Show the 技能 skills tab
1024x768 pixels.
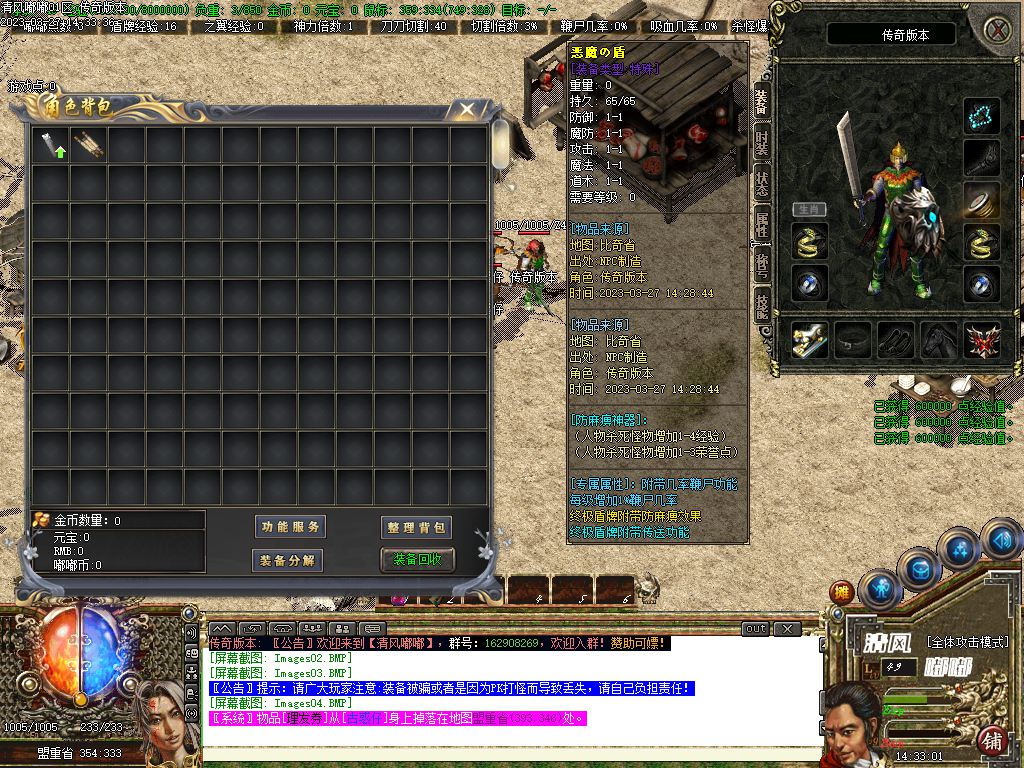click(762, 306)
